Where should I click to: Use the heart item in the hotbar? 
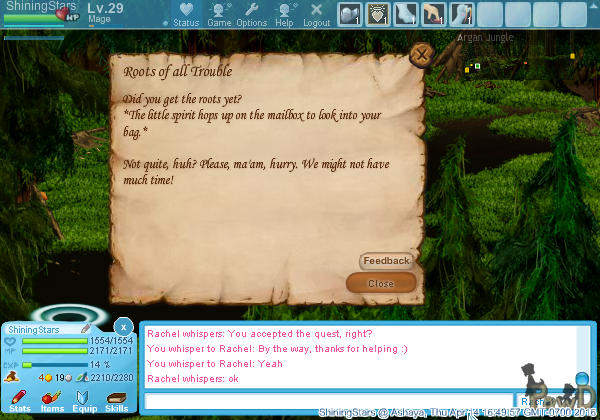[x=379, y=14]
